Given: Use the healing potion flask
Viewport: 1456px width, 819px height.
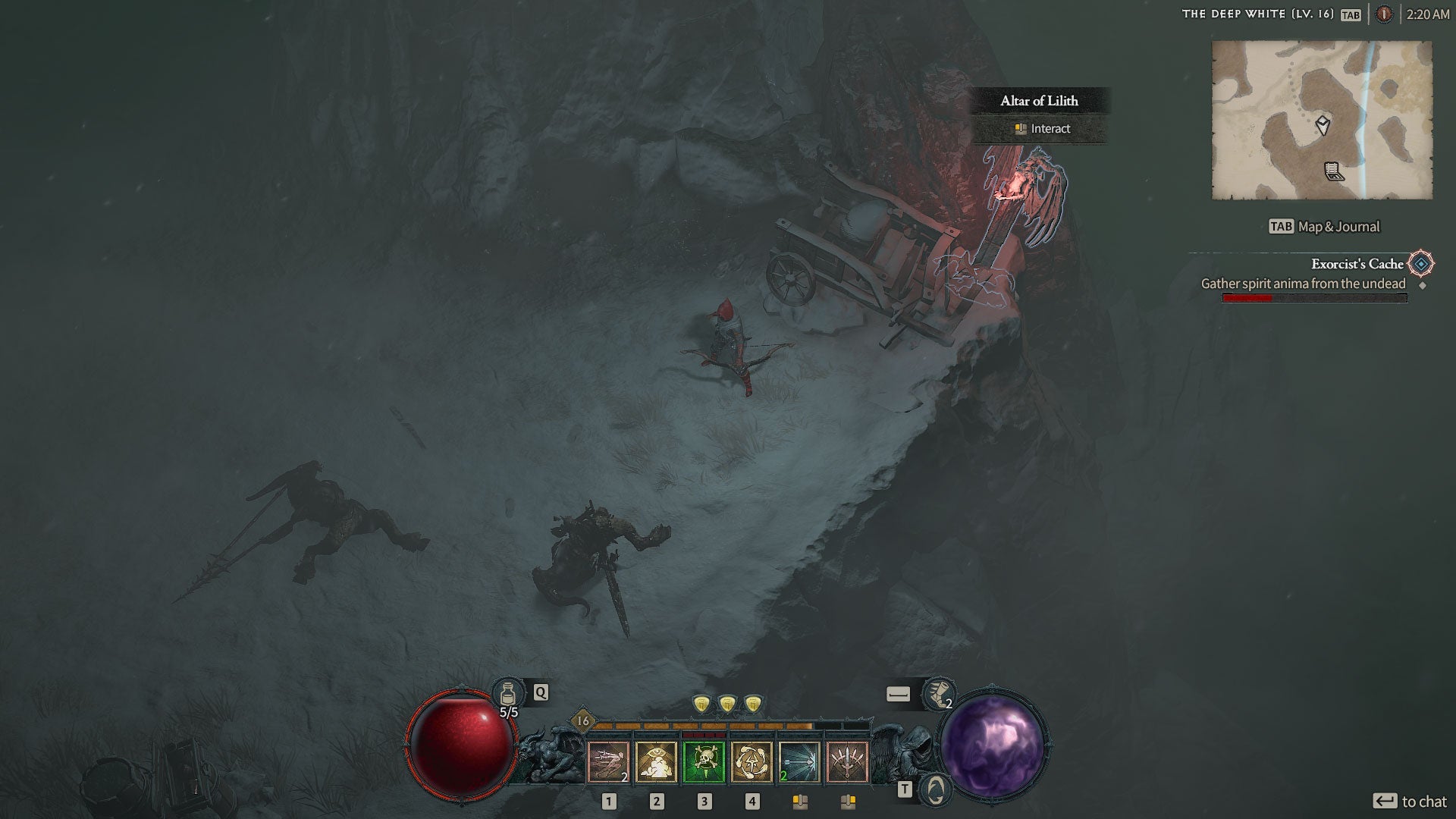Looking at the screenshot, I should click(x=508, y=694).
